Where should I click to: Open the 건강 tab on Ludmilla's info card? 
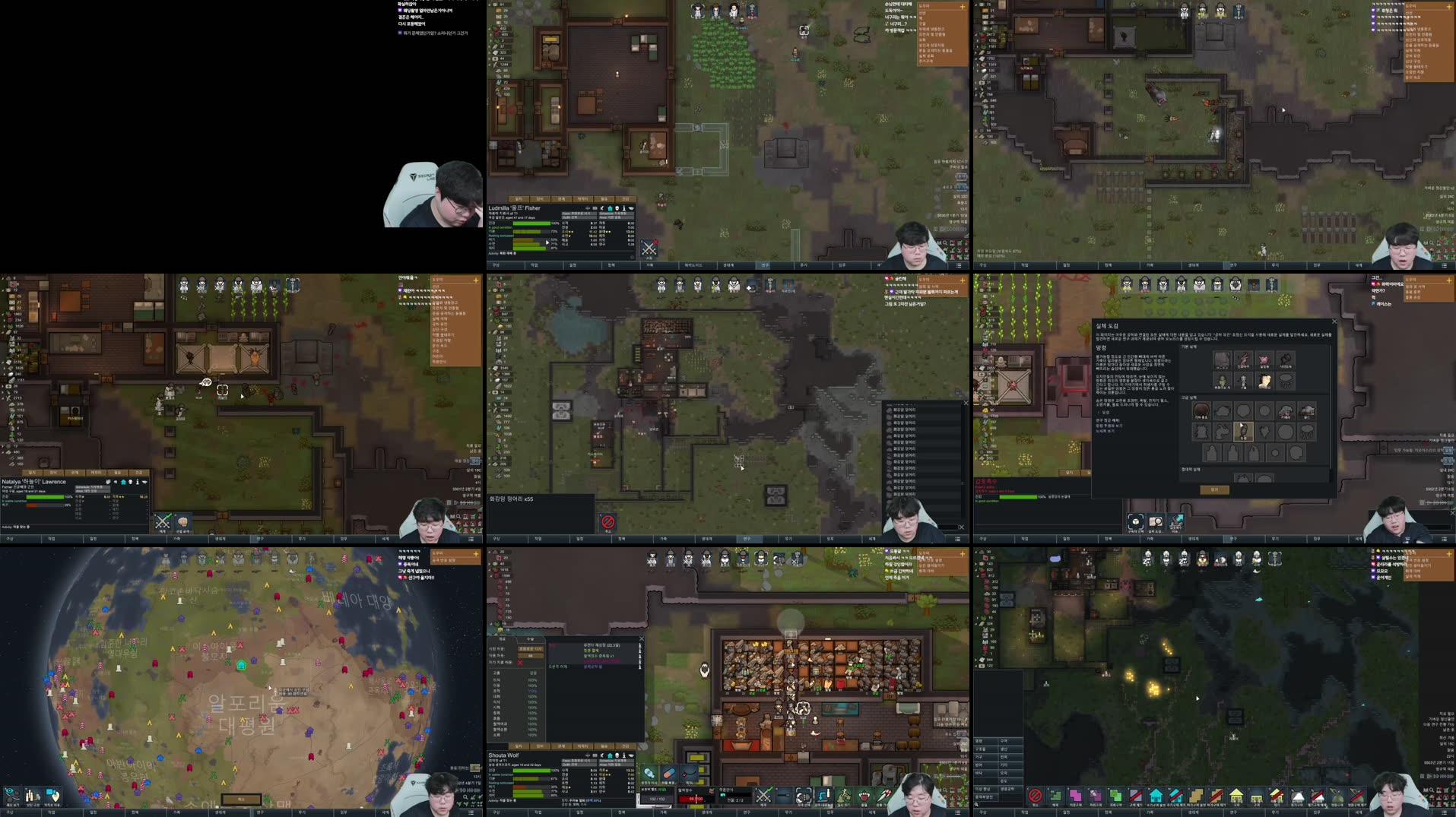(623, 199)
